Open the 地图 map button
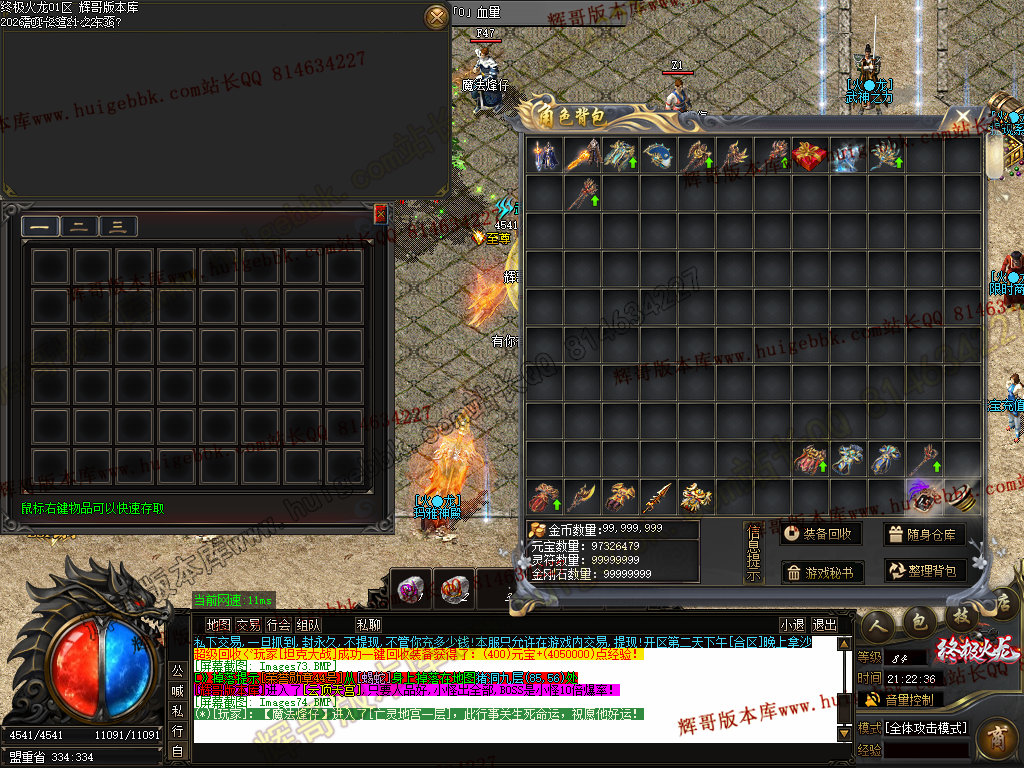1024x768 pixels. pyautogui.click(x=217, y=625)
